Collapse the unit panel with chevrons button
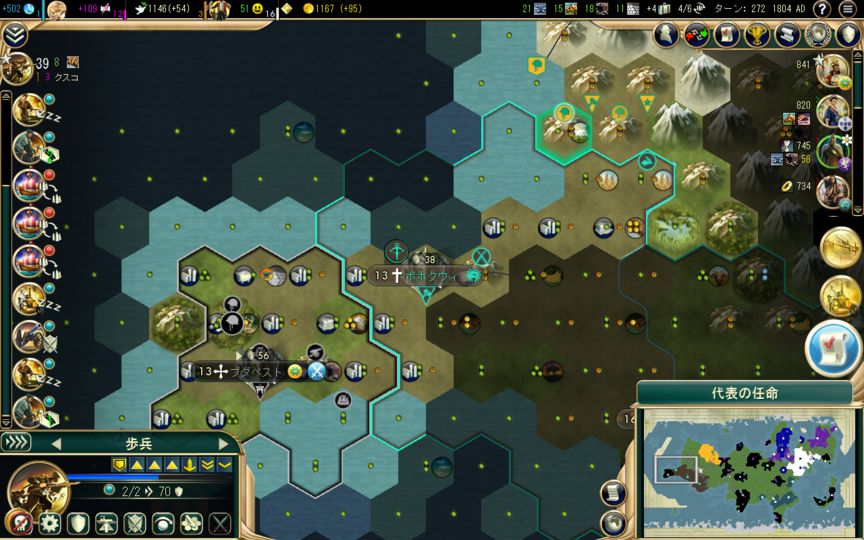The image size is (864, 540). click(x=16, y=442)
